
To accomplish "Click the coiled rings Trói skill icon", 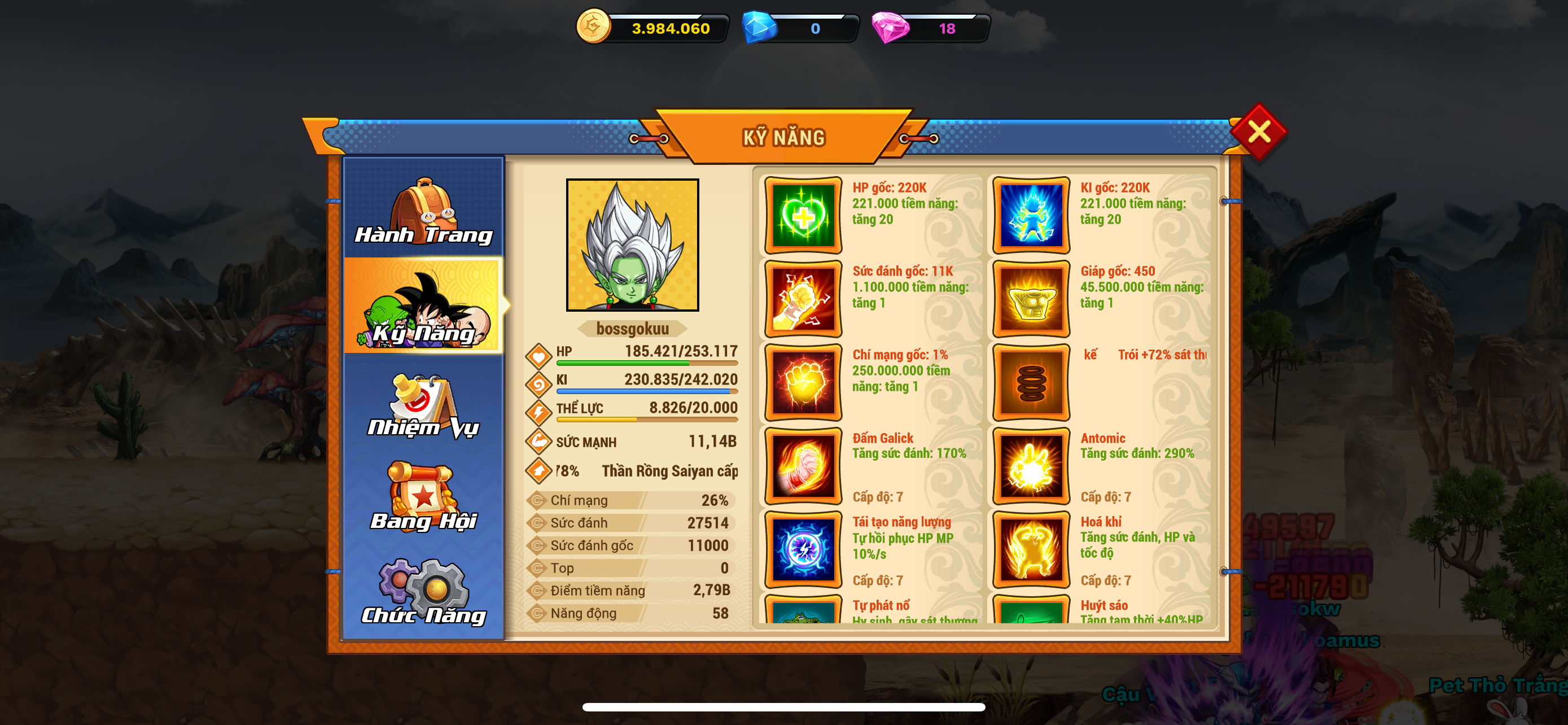I will click(x=1031, y=383).
